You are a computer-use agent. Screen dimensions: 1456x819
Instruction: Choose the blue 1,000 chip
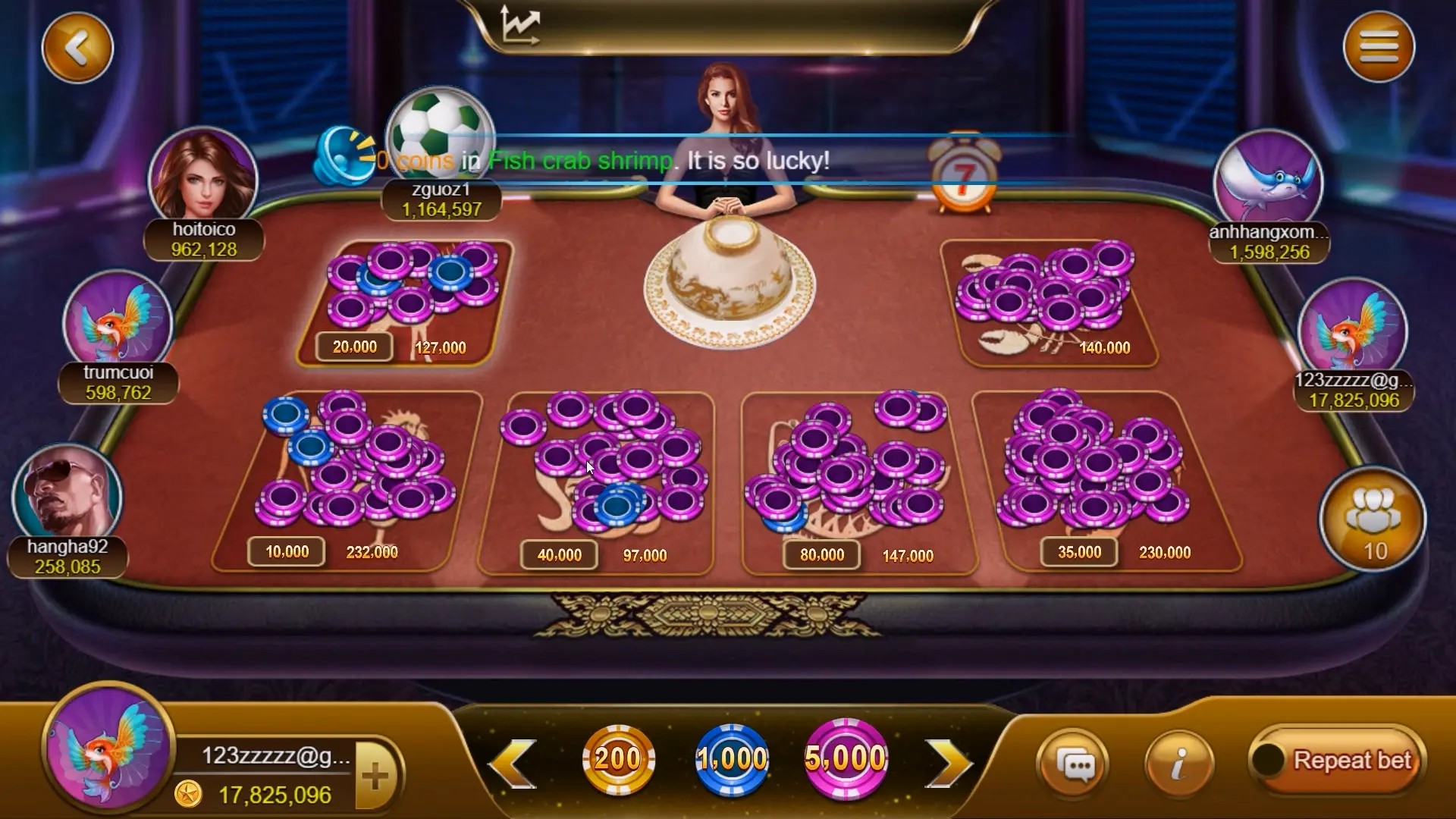click(732, 758)
